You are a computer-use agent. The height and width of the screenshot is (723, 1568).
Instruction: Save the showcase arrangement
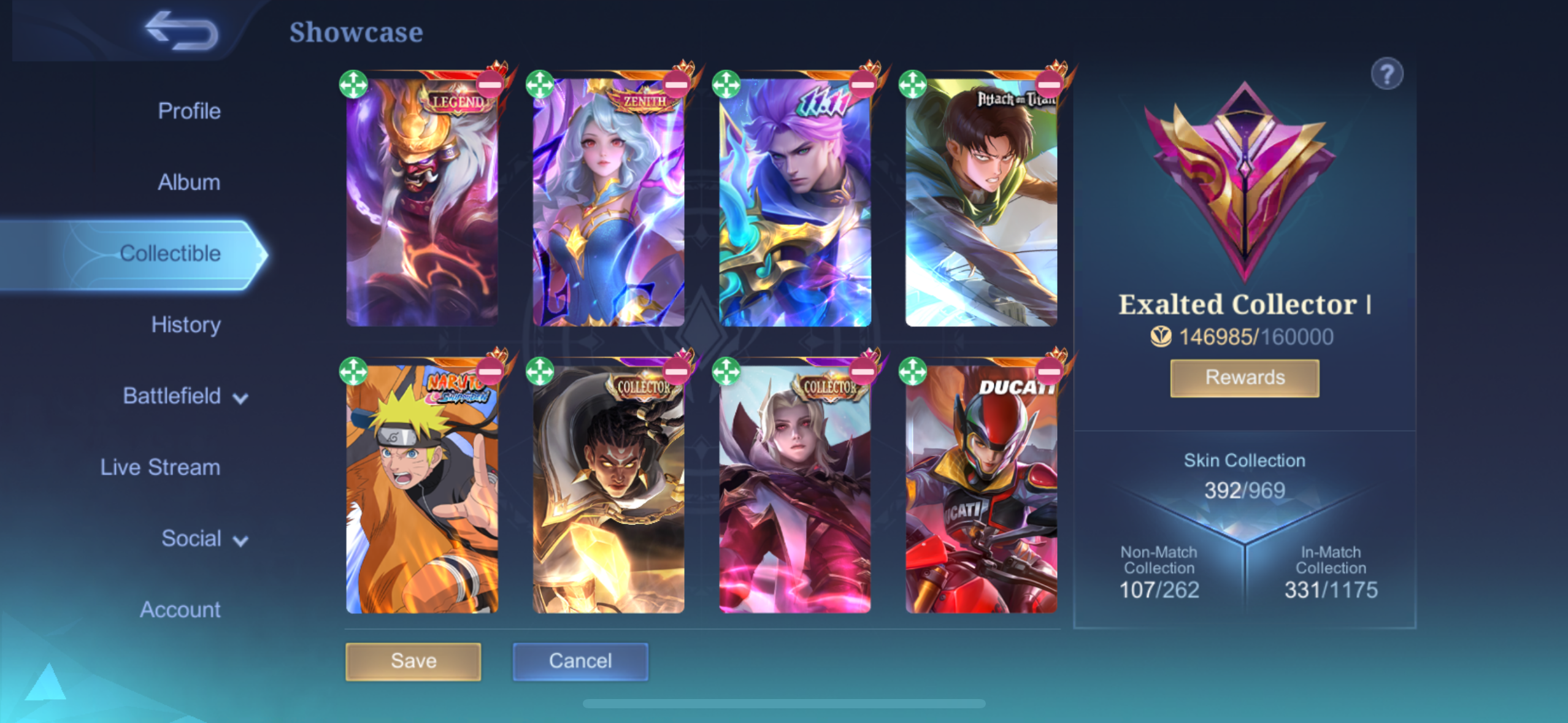(413, 661)
